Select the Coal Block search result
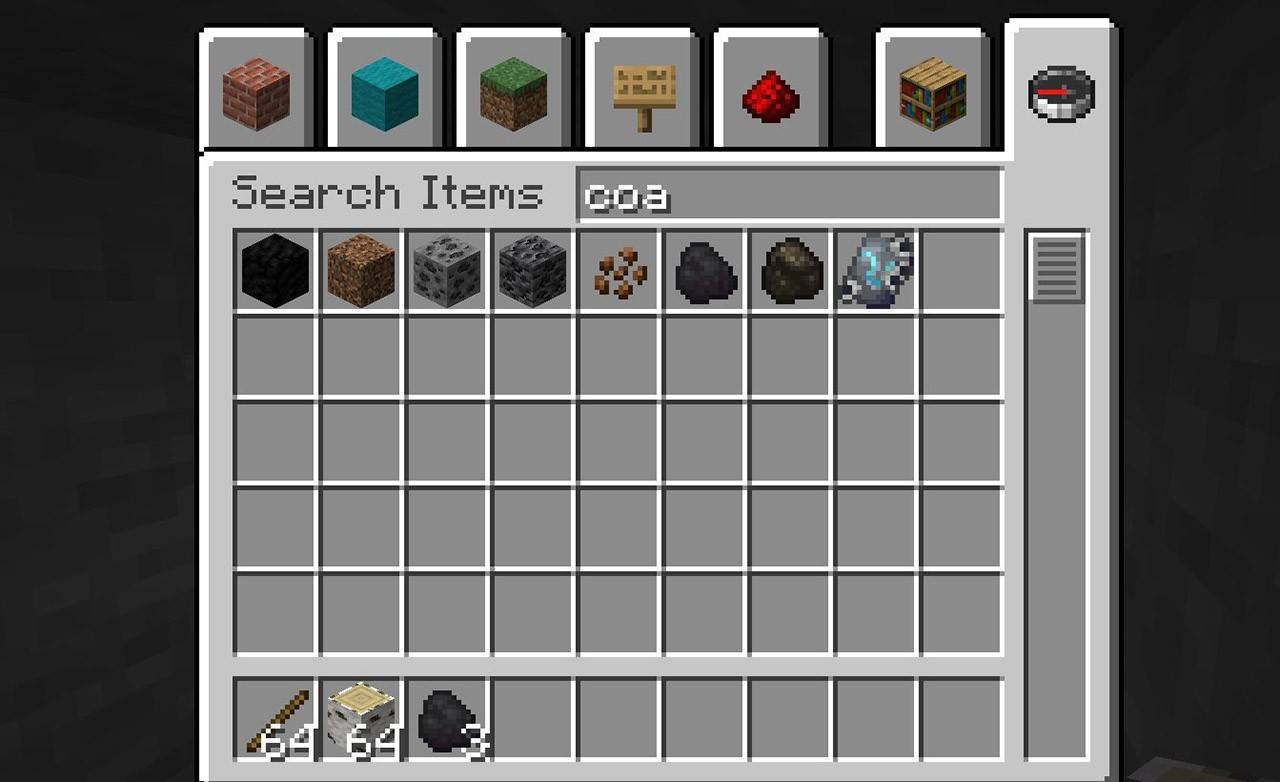 coord(273,270)
